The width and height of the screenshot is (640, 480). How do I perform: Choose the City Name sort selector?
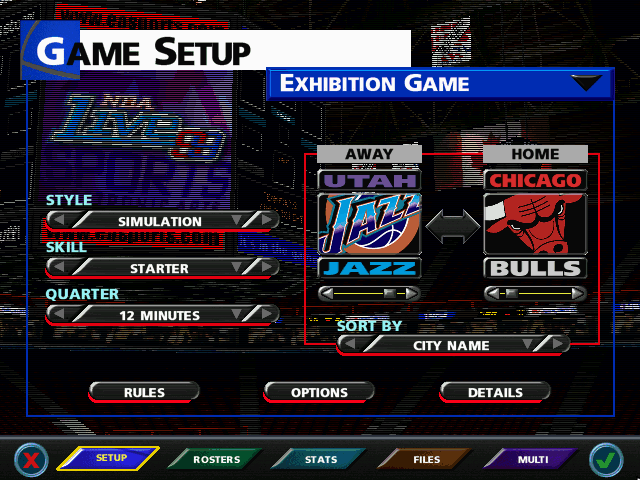click(452, 345)
